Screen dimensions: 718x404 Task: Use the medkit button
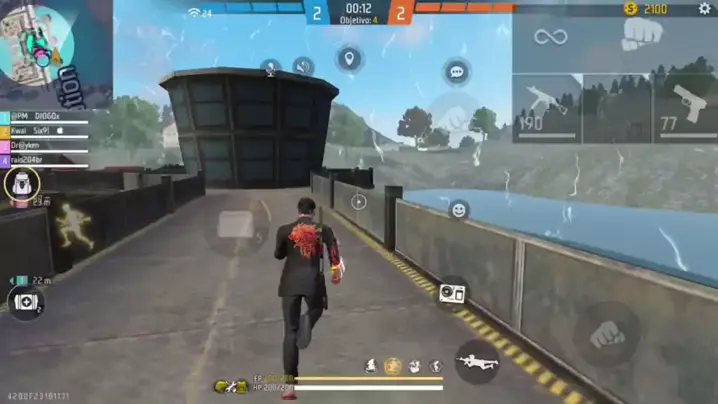[x=24, y=301]
